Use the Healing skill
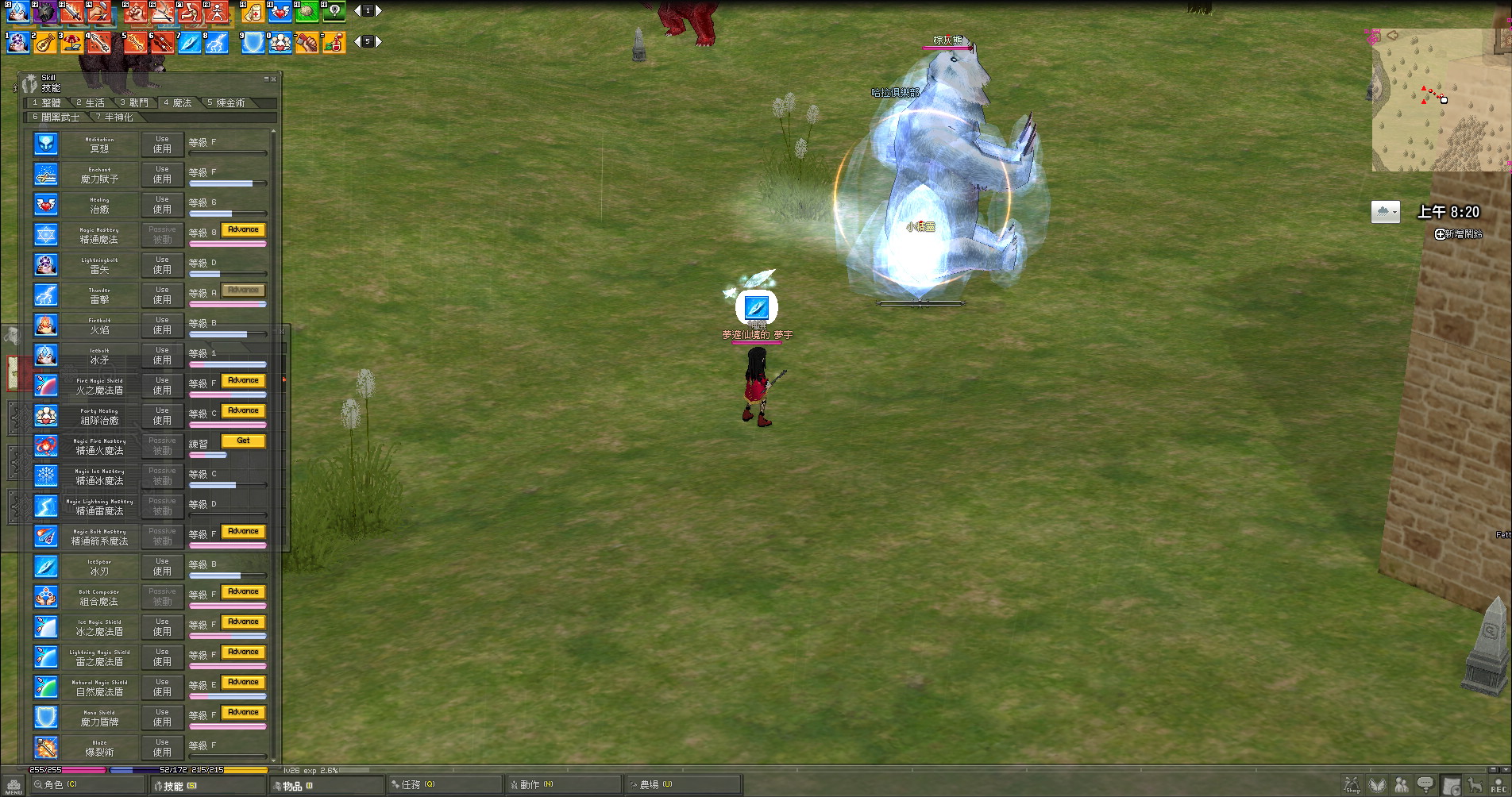The image size is (1512, 797). (162, 204)
